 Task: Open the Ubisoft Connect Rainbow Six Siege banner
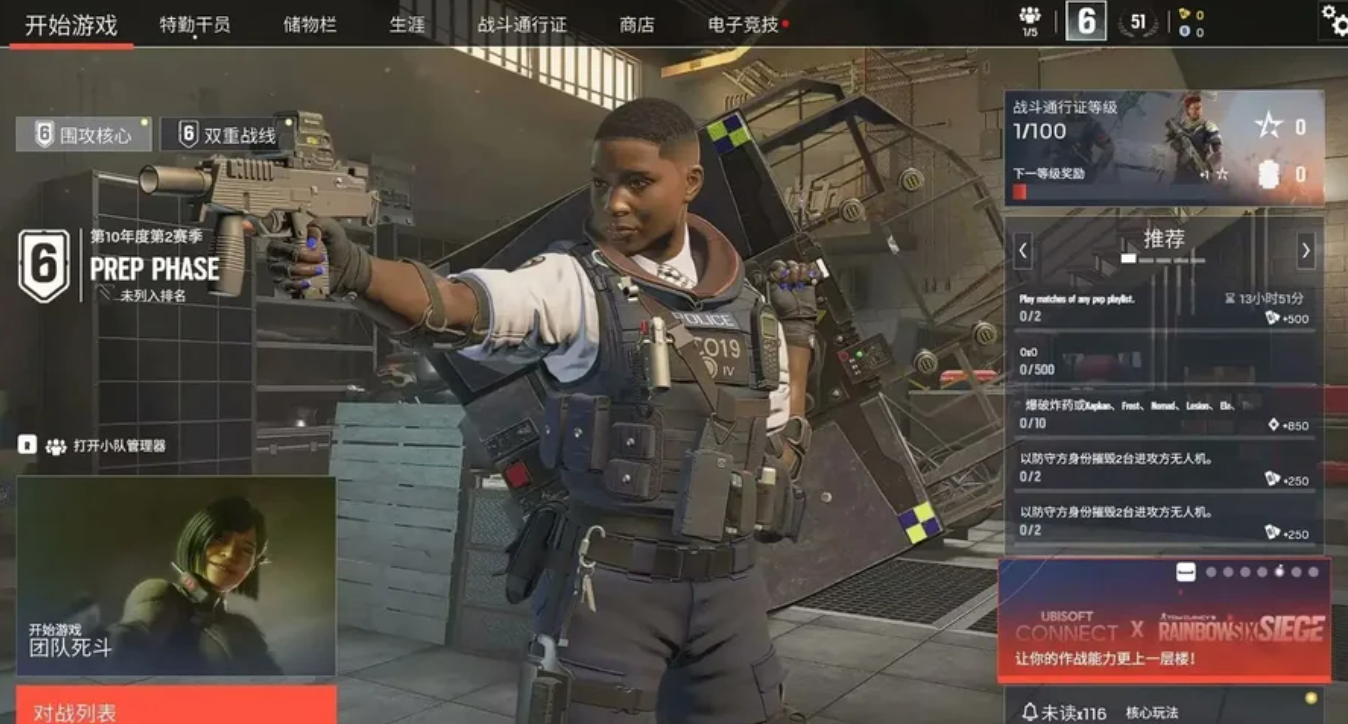click(x=1164, y=620)
